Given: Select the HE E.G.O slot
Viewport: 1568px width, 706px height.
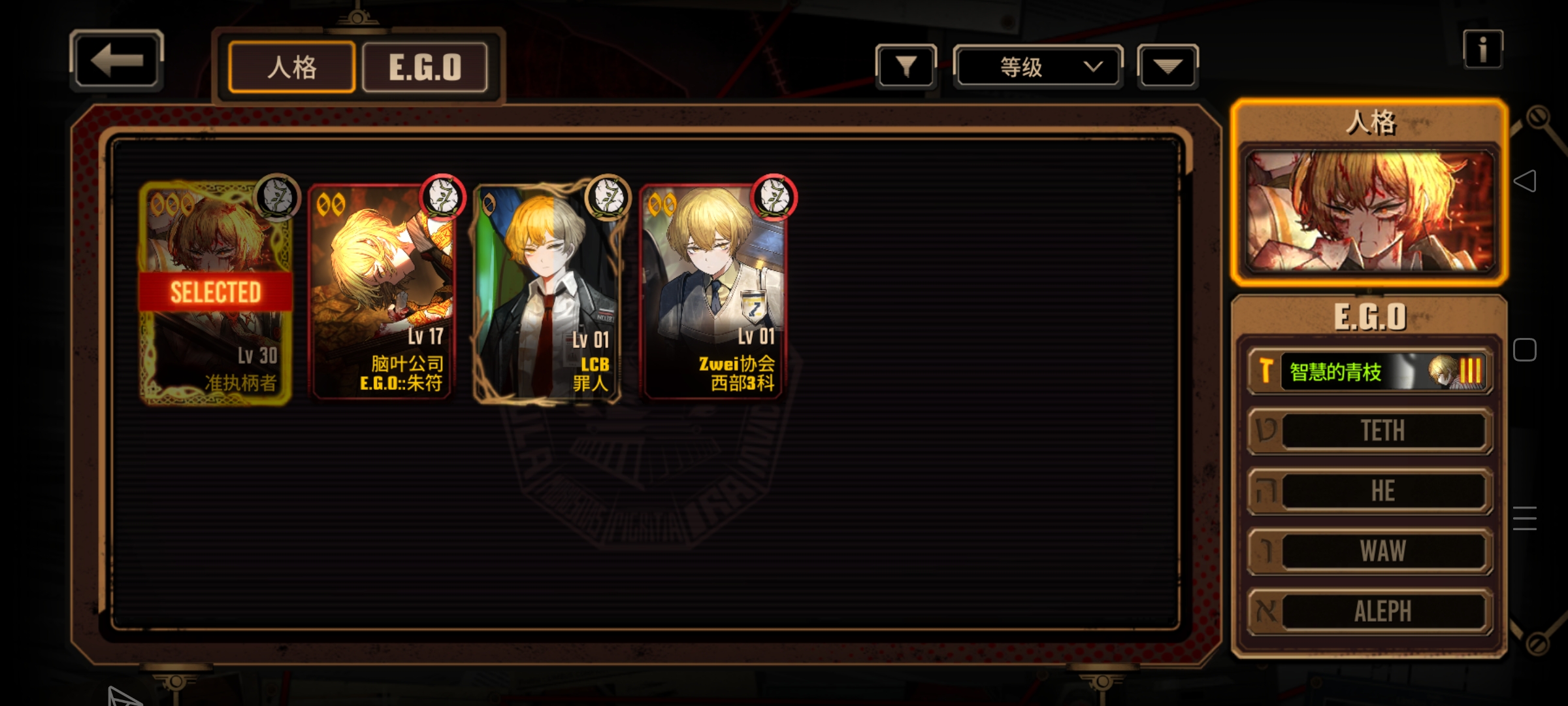Looking at the screenshot, I should pyautogui.click(x=1370, y=491).
